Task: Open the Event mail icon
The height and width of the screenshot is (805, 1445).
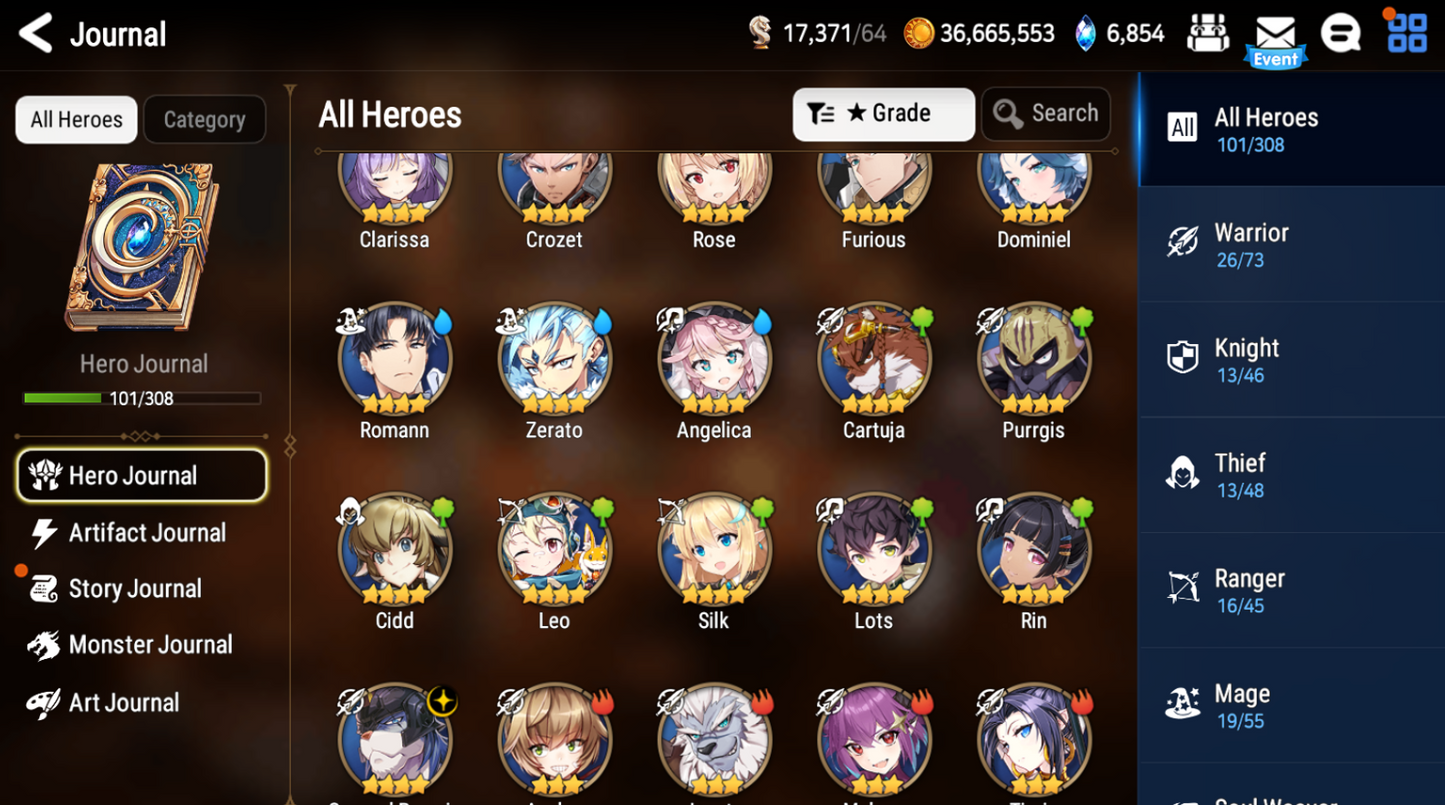Action: [x=1275, y=32]
